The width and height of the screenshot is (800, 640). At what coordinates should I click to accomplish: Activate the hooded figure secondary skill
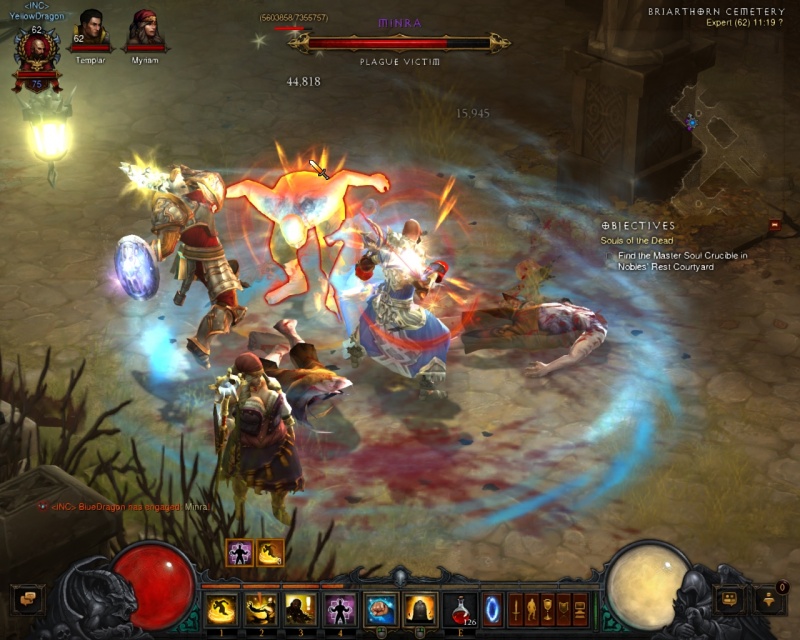(420, 608)
